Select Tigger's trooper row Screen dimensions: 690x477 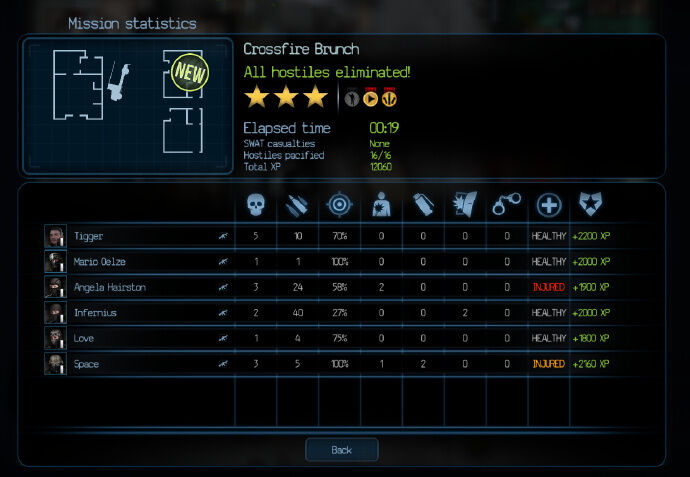(x=140, y=236)
